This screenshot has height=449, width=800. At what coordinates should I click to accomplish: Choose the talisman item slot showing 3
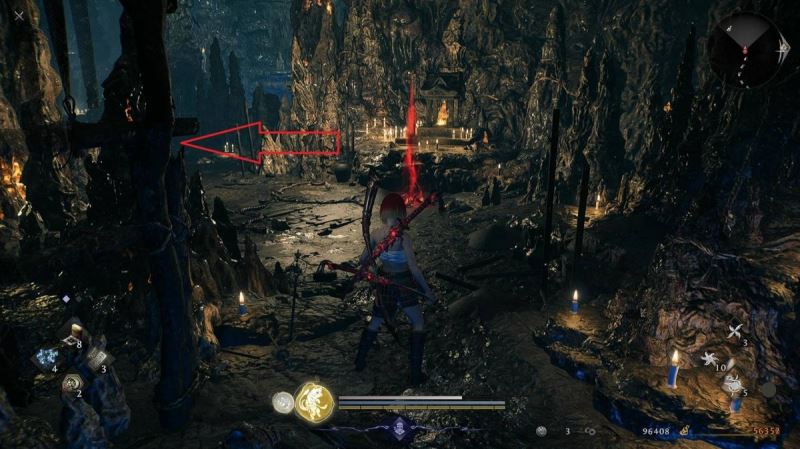pyautogui.click(x=96, y=359)
